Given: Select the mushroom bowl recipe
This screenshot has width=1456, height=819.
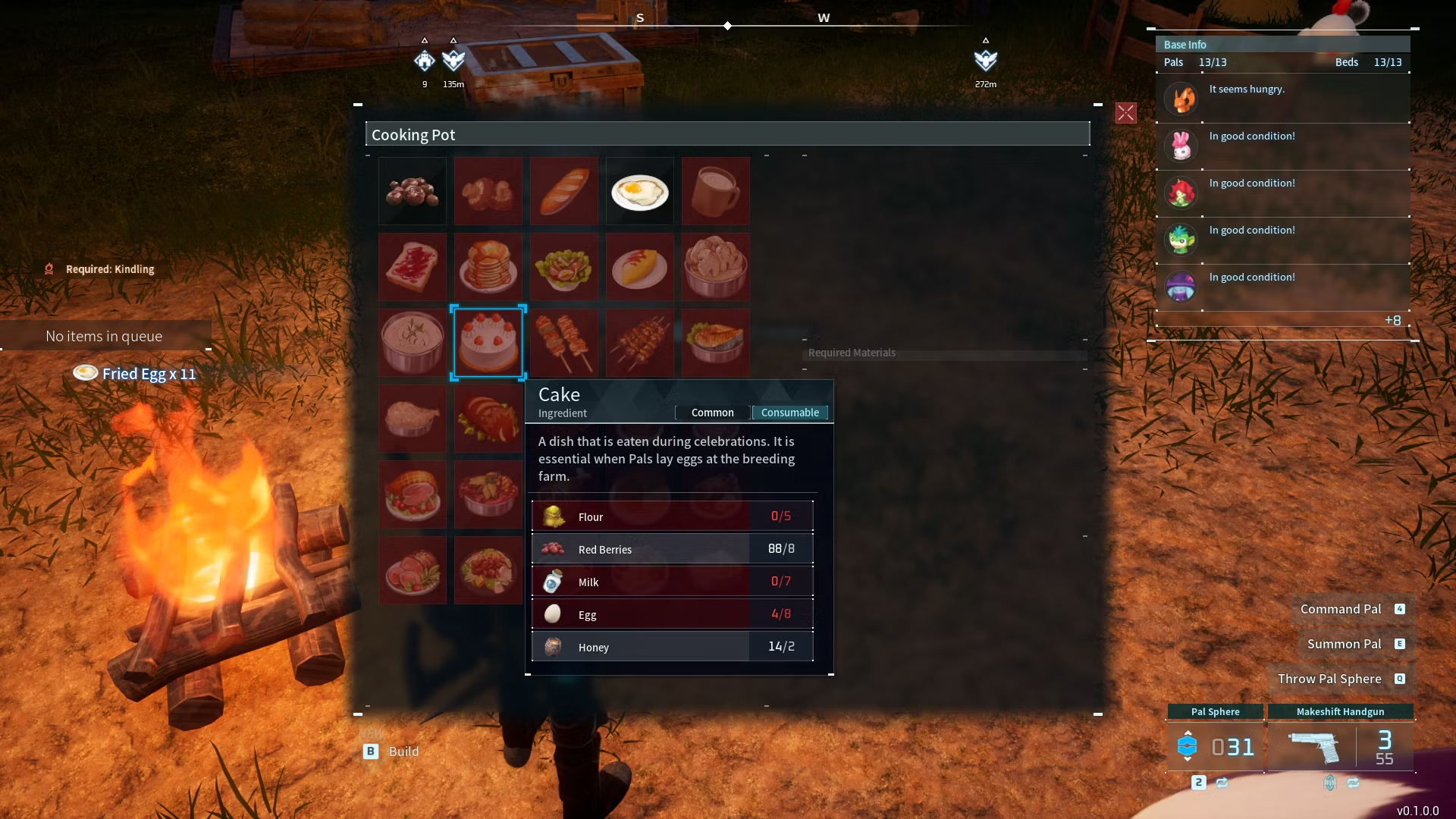Looking at the screenshot, I should coord(715,267).
